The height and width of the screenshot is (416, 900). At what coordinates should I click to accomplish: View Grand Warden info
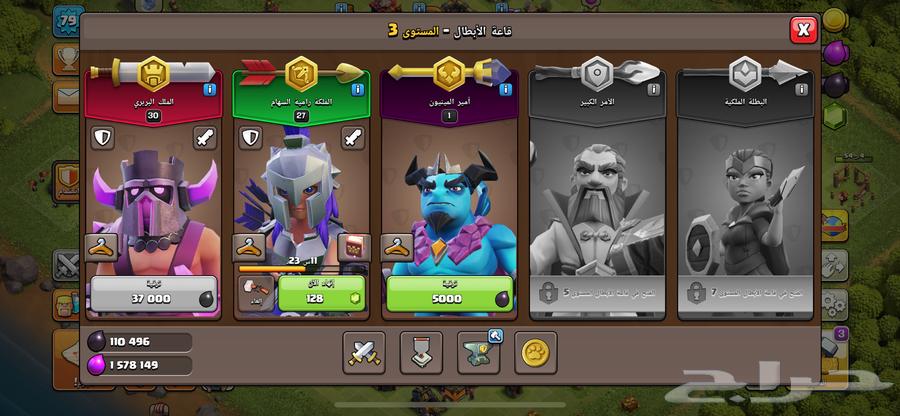click(x=653, y=89)
